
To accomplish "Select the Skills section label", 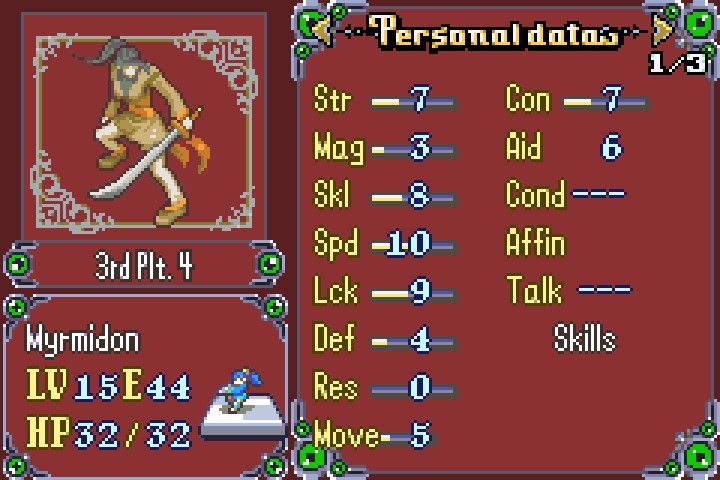I will [x=584, y=339].
